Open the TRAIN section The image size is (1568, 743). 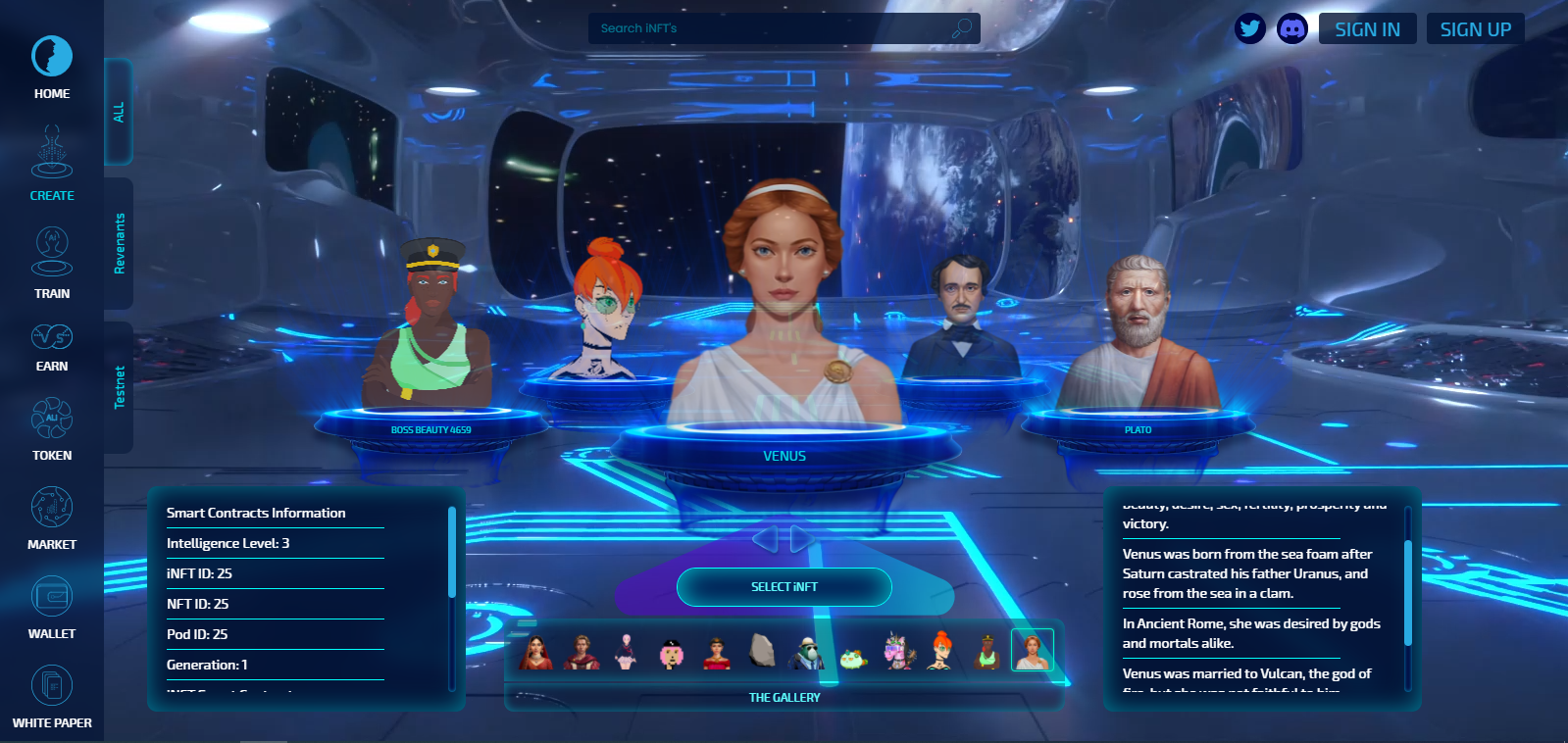click(52, 262)
